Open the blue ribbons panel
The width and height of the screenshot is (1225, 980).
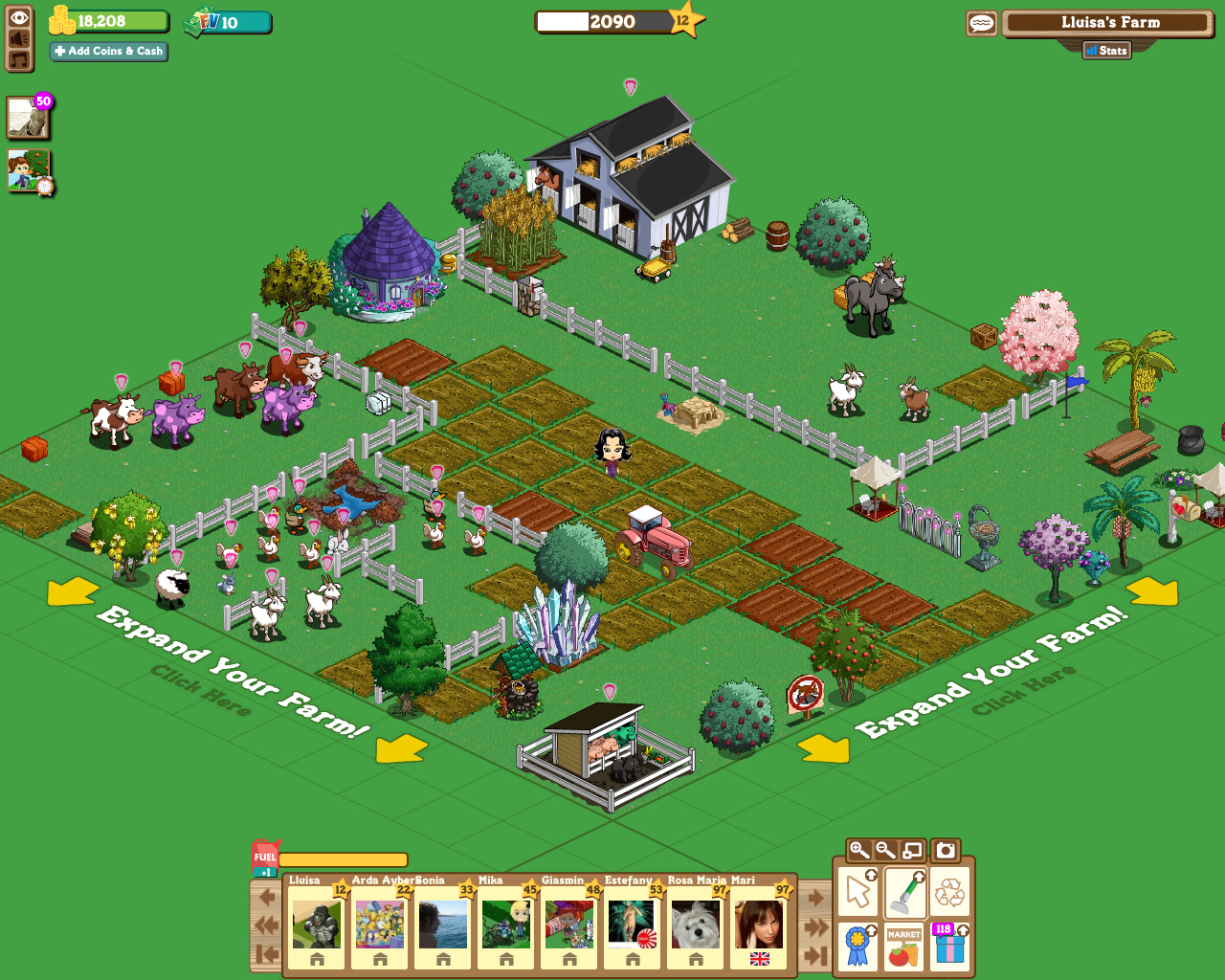[857, 944]
